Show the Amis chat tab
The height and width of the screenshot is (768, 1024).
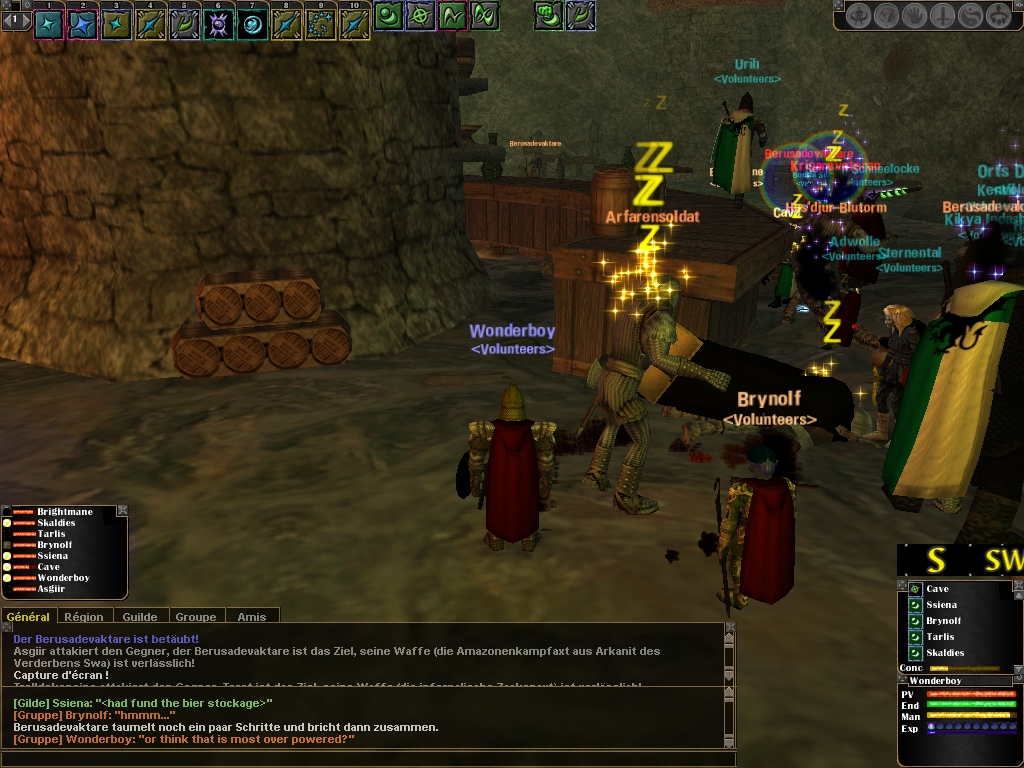252,617
